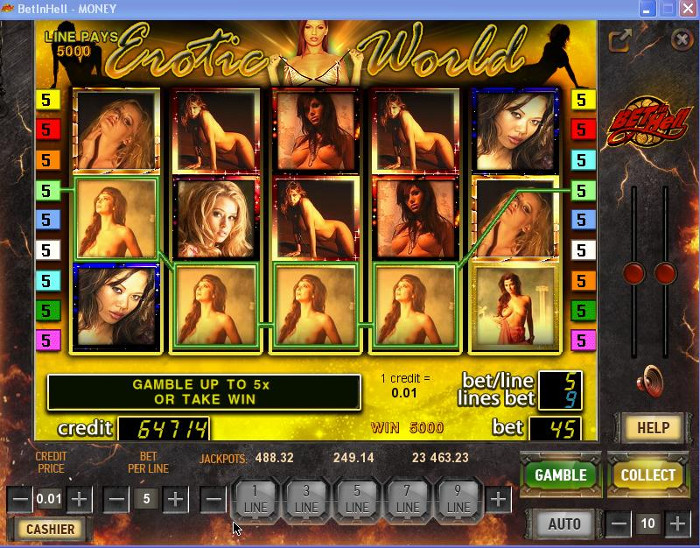Choose the 3 LINE button
Screen dimensions: 700x548
tap(306, 499)
